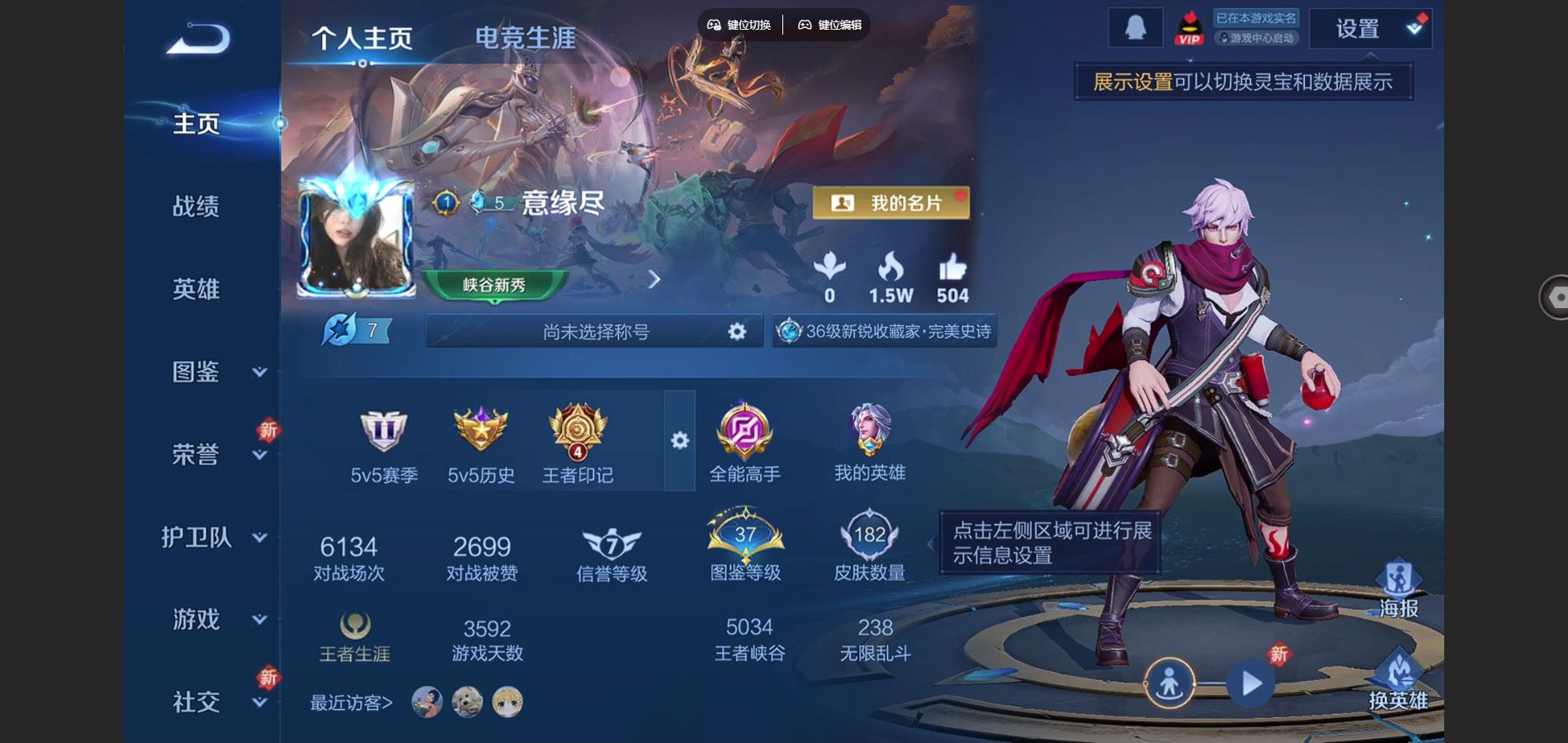Screen dimensions: 1568x743
Task: Open the 荣誉 sidebar category
Action: pyautogui.click(x=215, y=454)
